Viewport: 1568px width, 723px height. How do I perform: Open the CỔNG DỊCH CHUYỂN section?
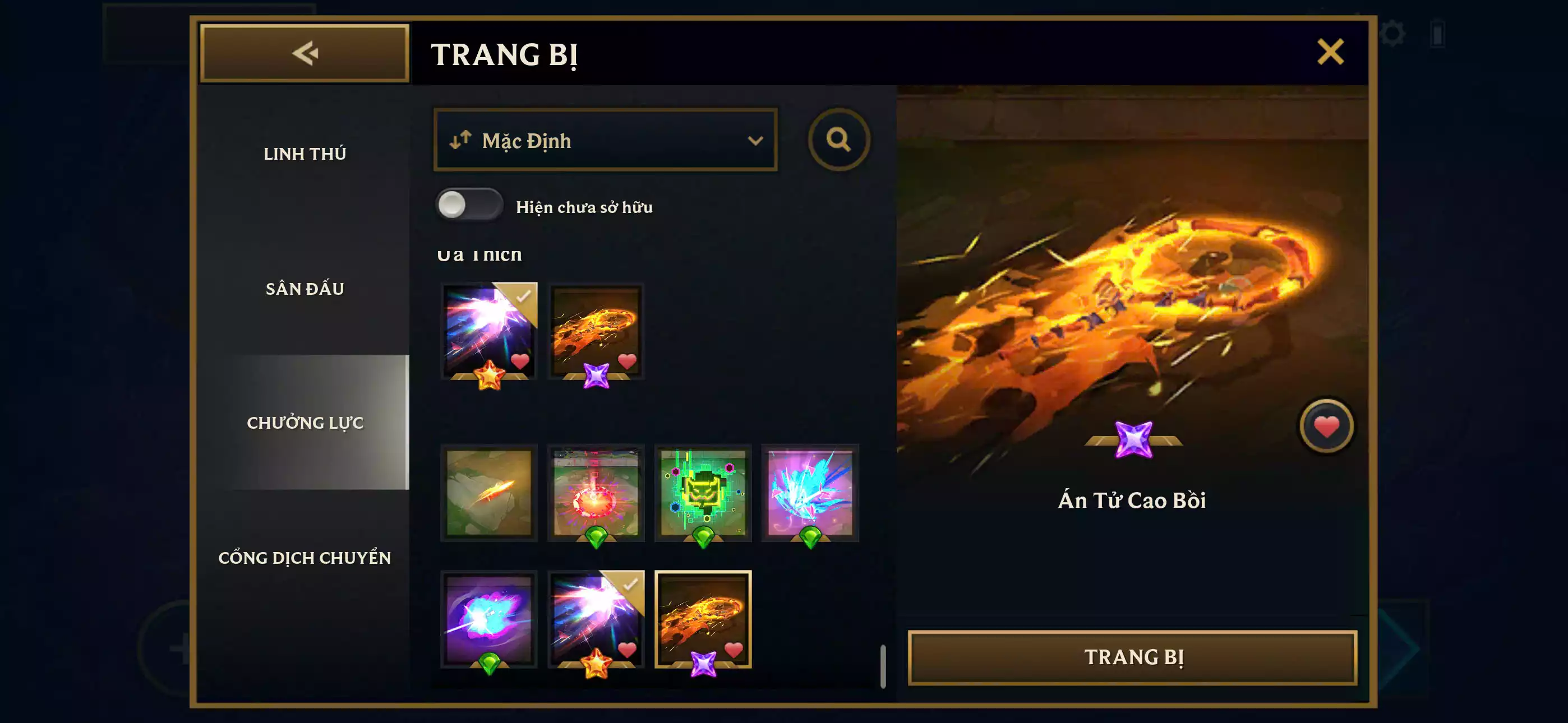pyautogui.click(x=306, y=558)
